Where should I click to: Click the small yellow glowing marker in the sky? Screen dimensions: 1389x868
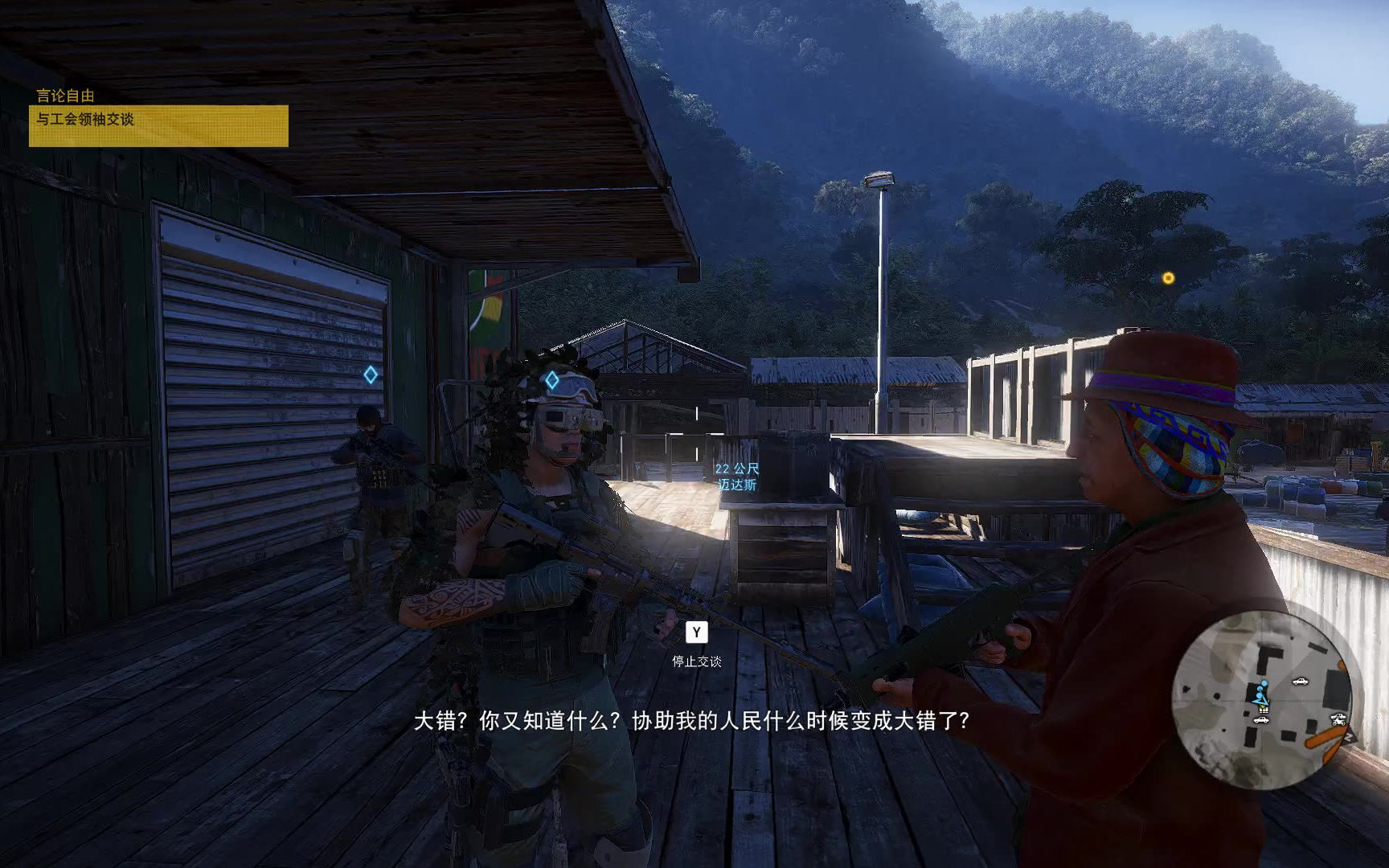pyautogui.click(x=1170, y=277)
